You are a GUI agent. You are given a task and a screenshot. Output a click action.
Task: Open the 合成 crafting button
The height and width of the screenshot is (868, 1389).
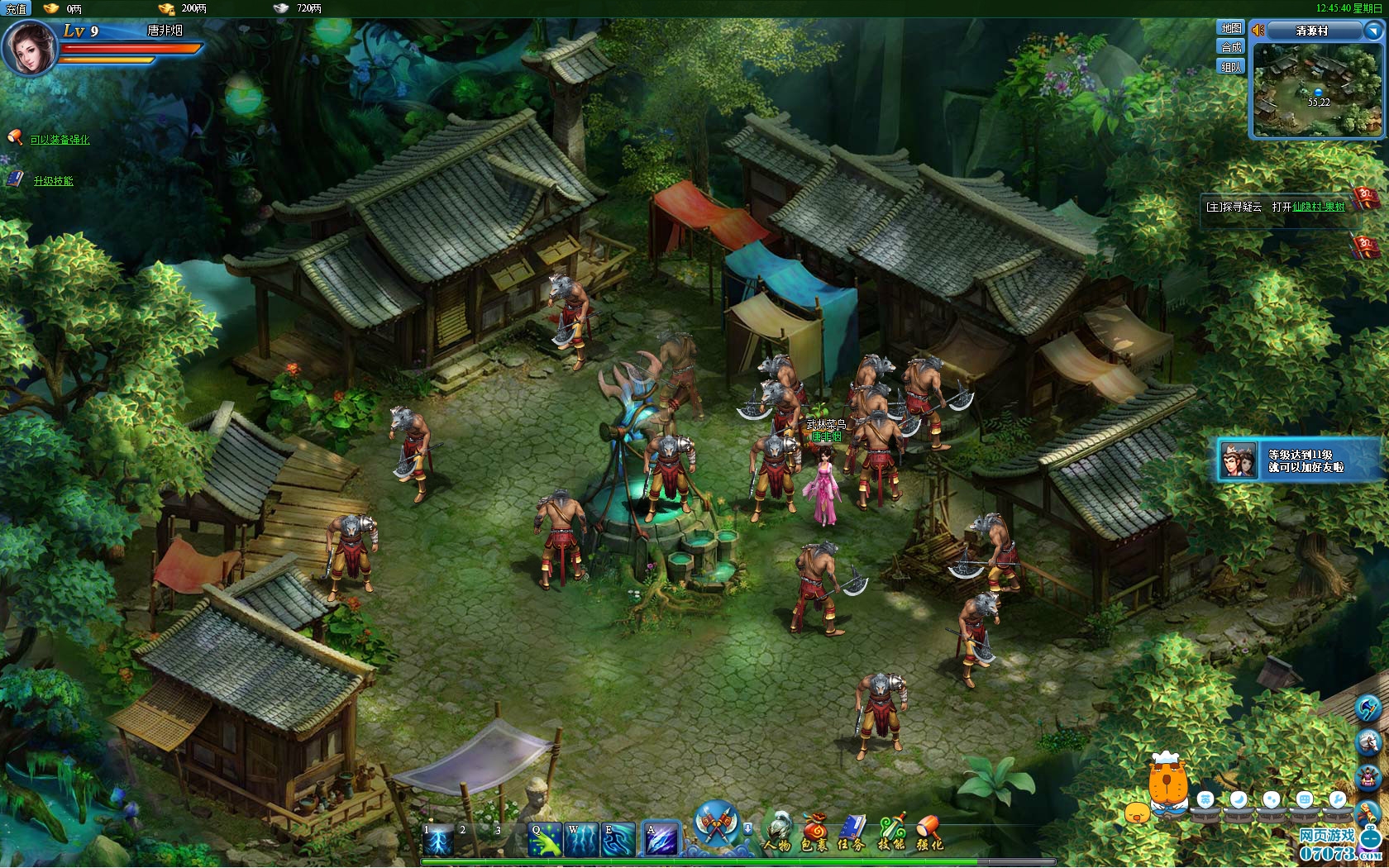pos(1231,47)
